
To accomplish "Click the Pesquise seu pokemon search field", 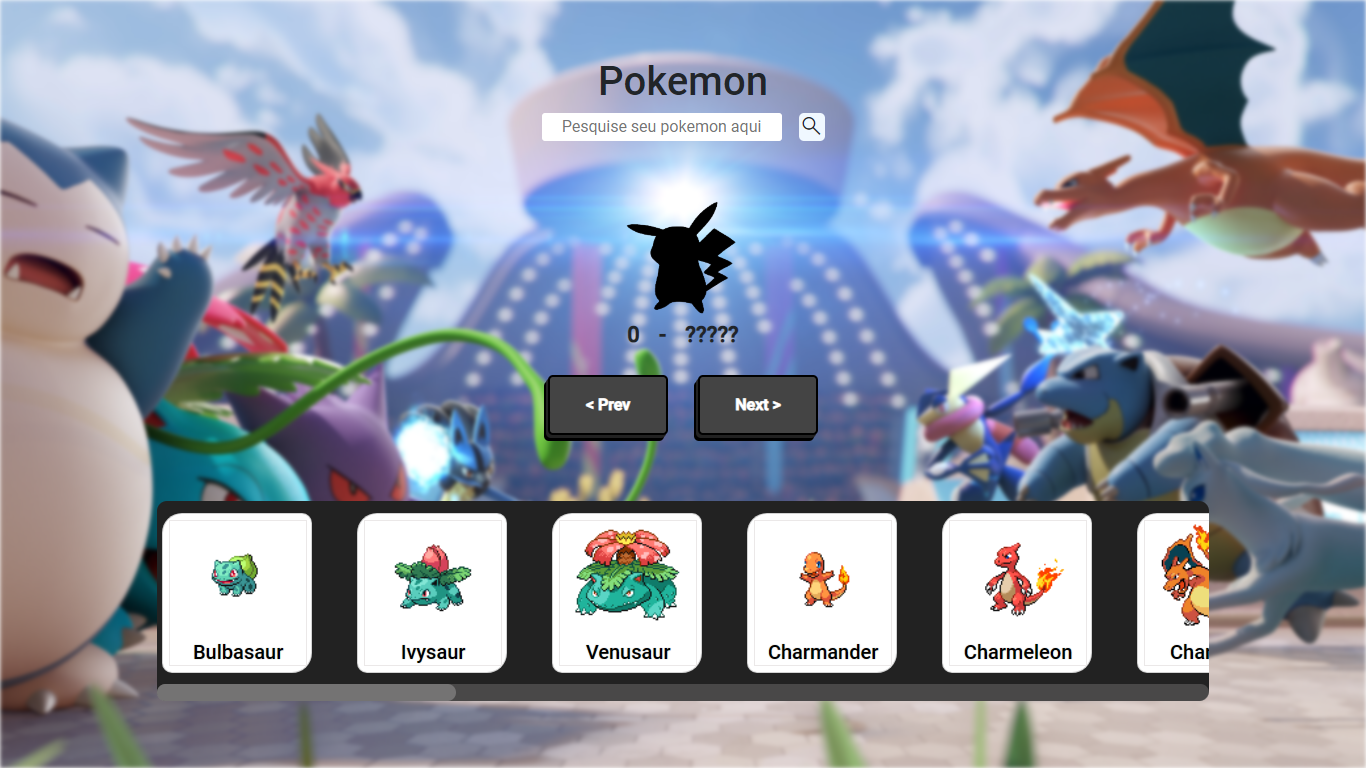I will click(x=662, y=126).
